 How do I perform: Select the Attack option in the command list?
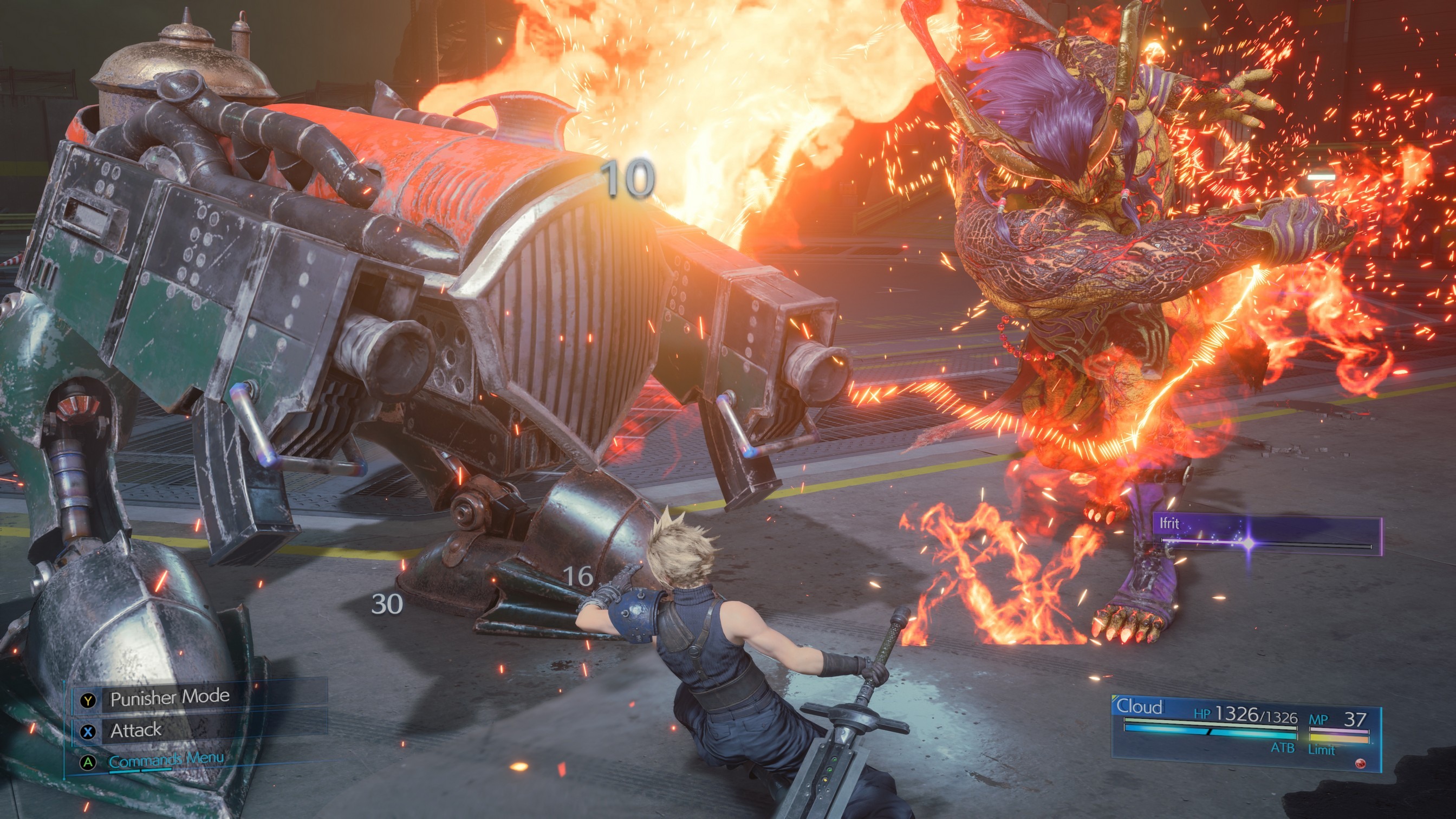pos(136,732)
